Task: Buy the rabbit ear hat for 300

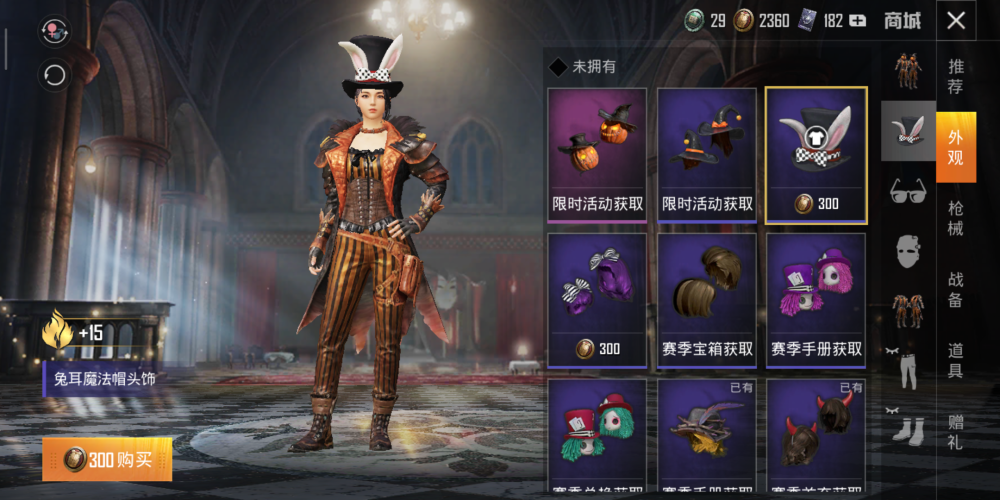Action: 107,460
